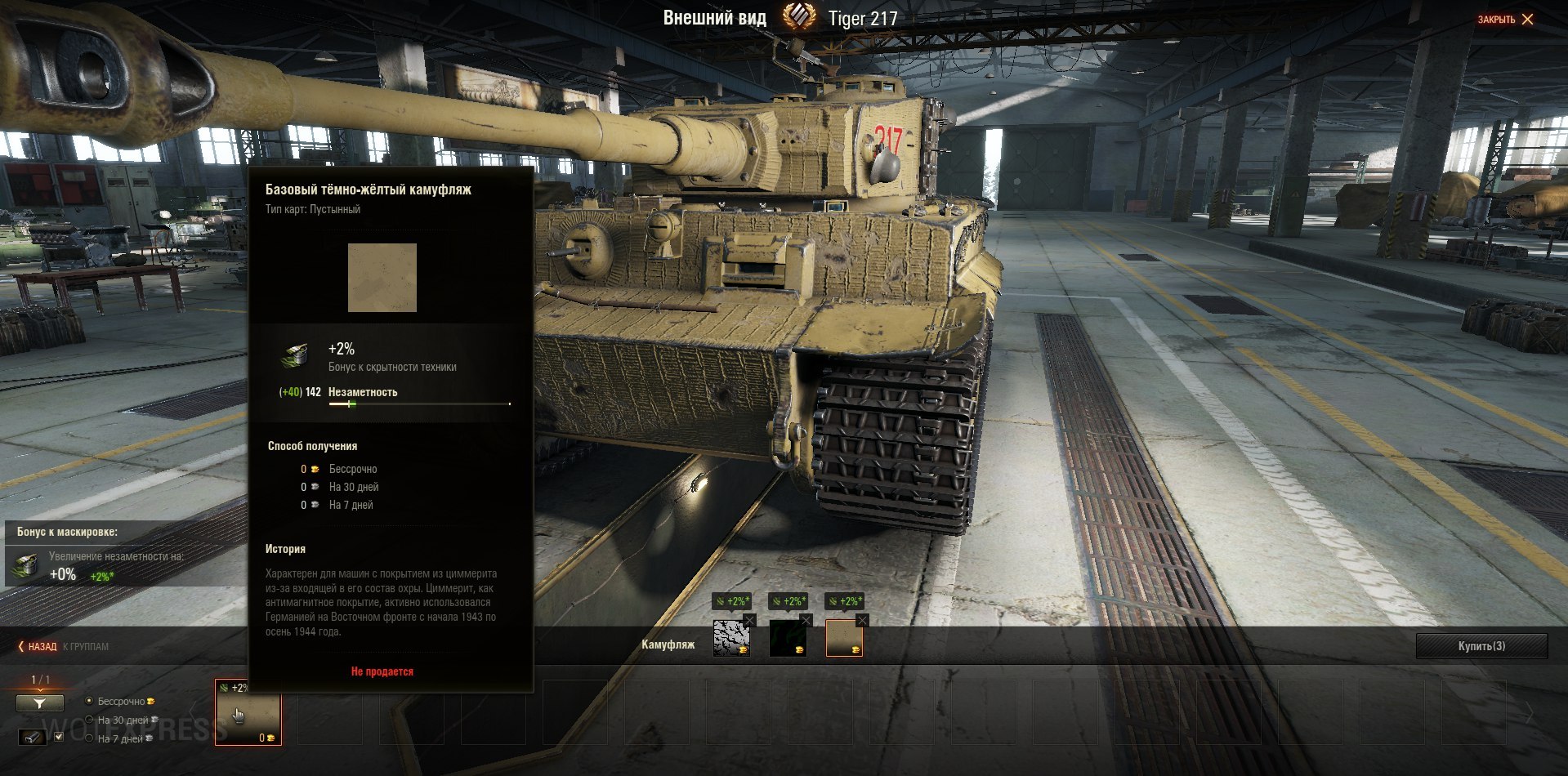Choose the 30-day rental option

point(90,720)
